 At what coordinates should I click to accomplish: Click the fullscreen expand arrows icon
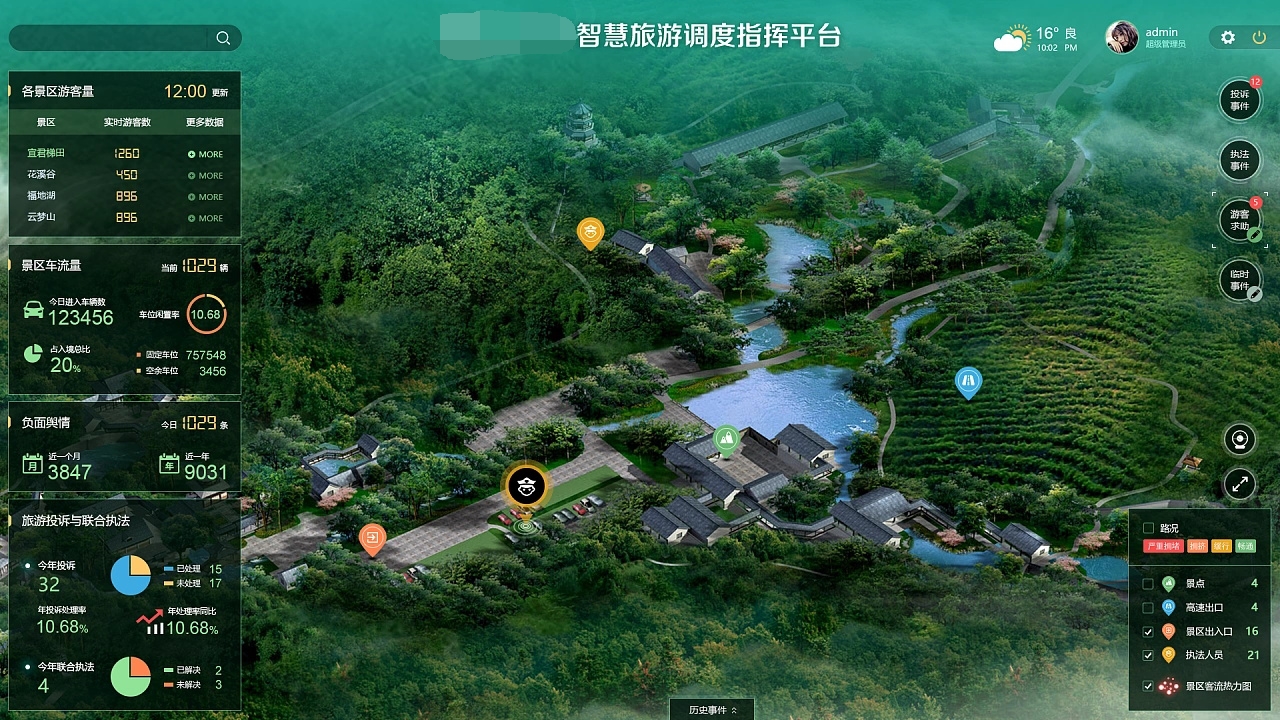click(x=1239, y=484)
